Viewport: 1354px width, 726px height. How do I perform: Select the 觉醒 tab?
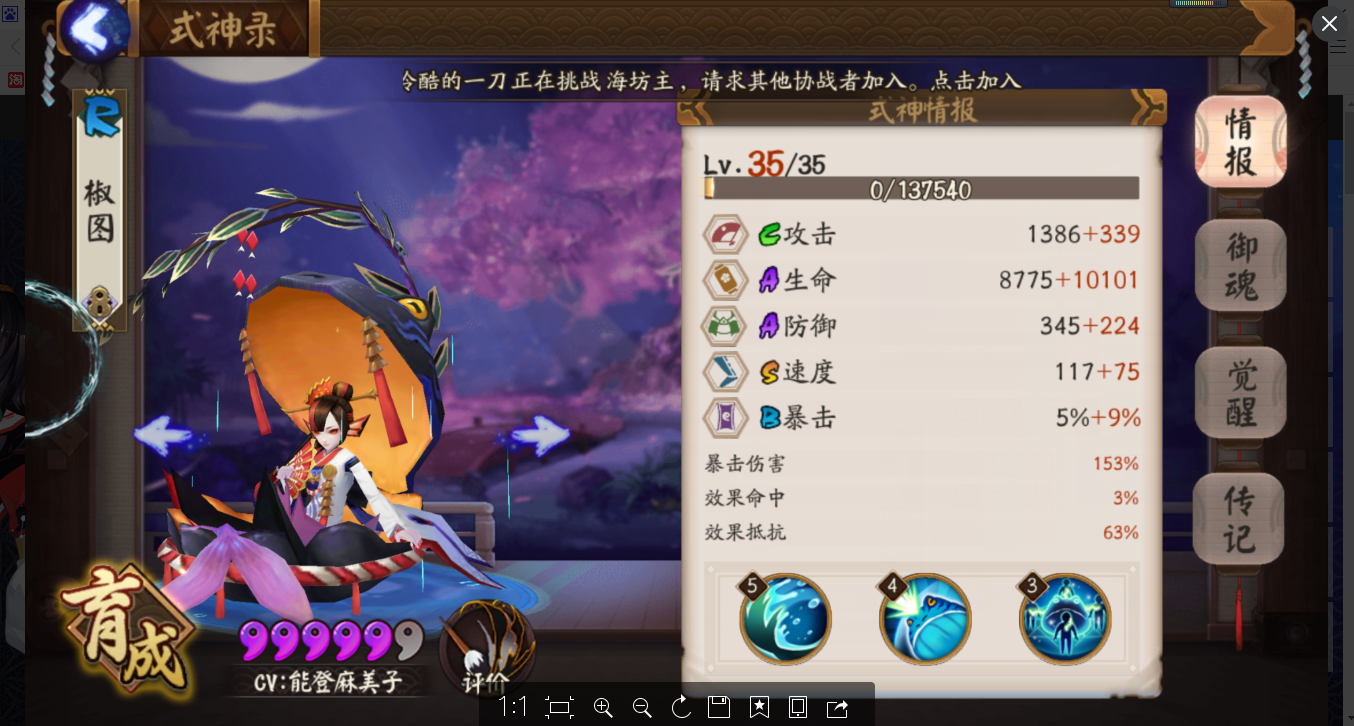tap(1240, 393)
